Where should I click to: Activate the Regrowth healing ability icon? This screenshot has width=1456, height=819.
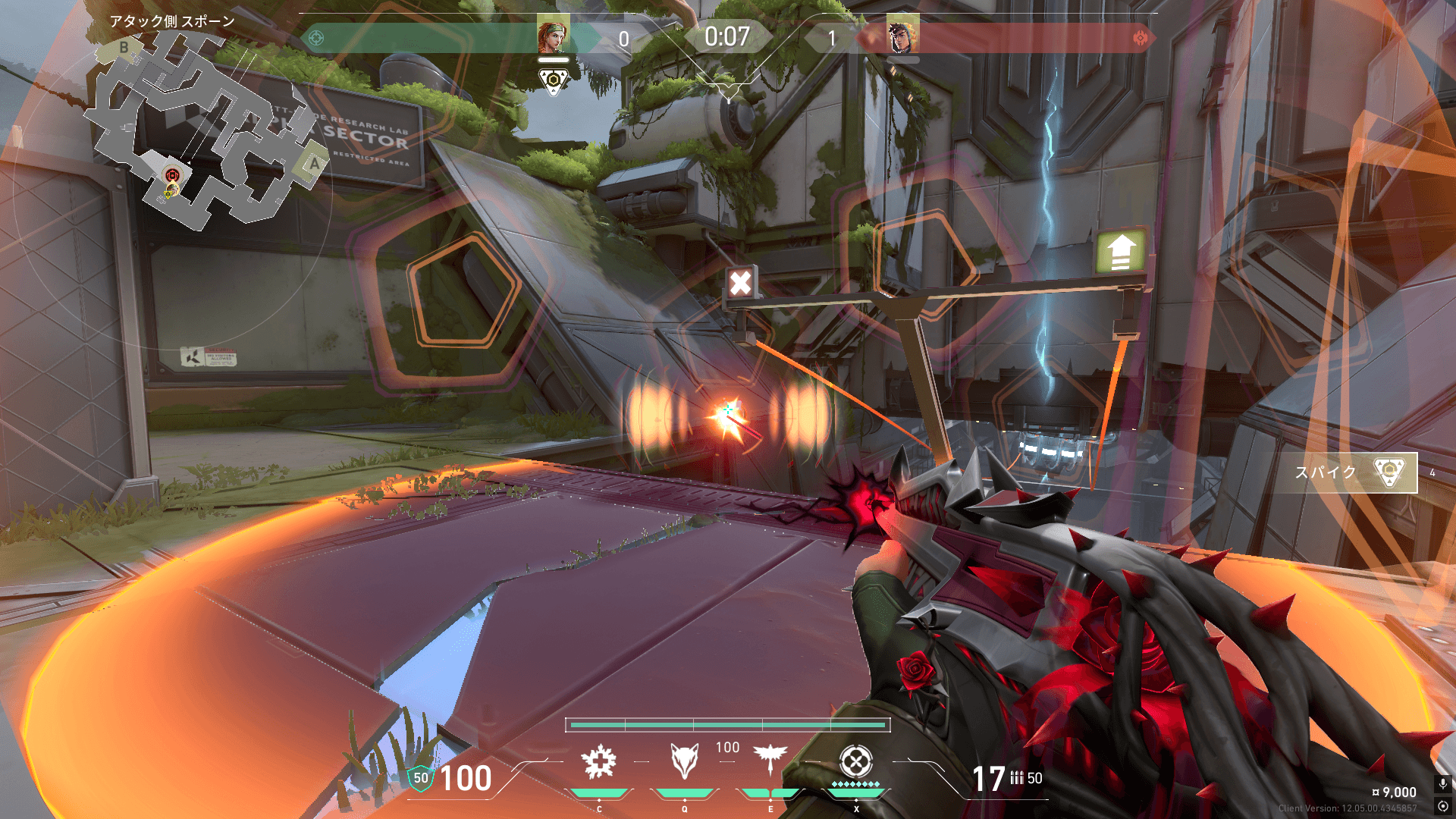[599, 762]
